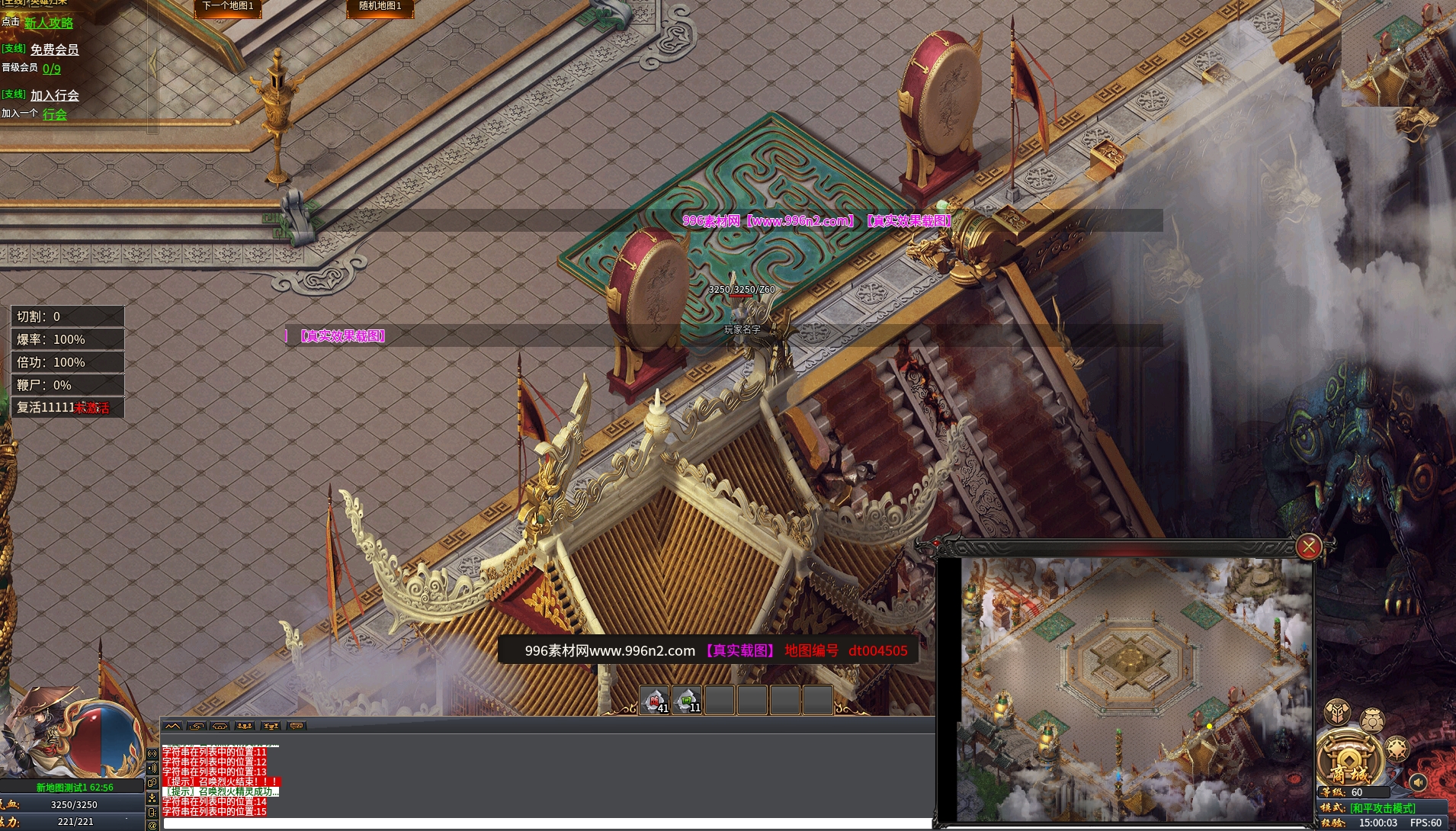Select the @ chat channel icon
This screenshot has width=1456, height=831.
point(152,825)
